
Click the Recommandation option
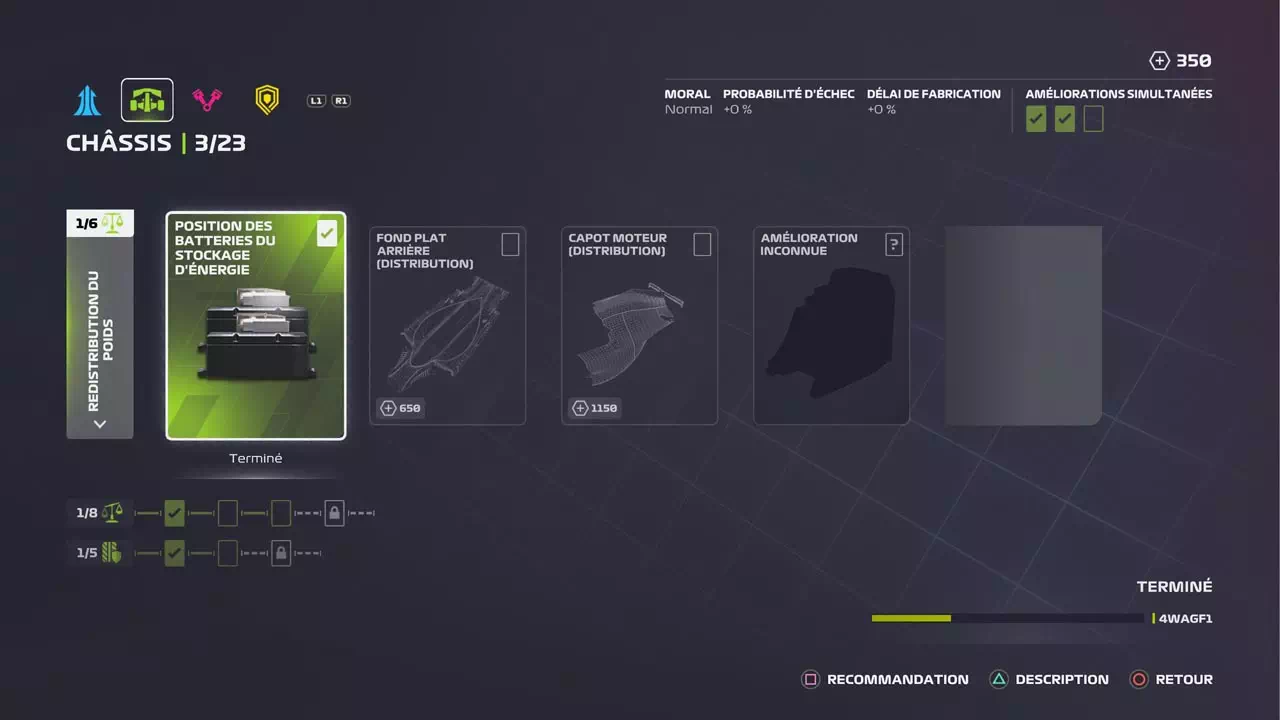pyautogui.click(x=885, y=680)
